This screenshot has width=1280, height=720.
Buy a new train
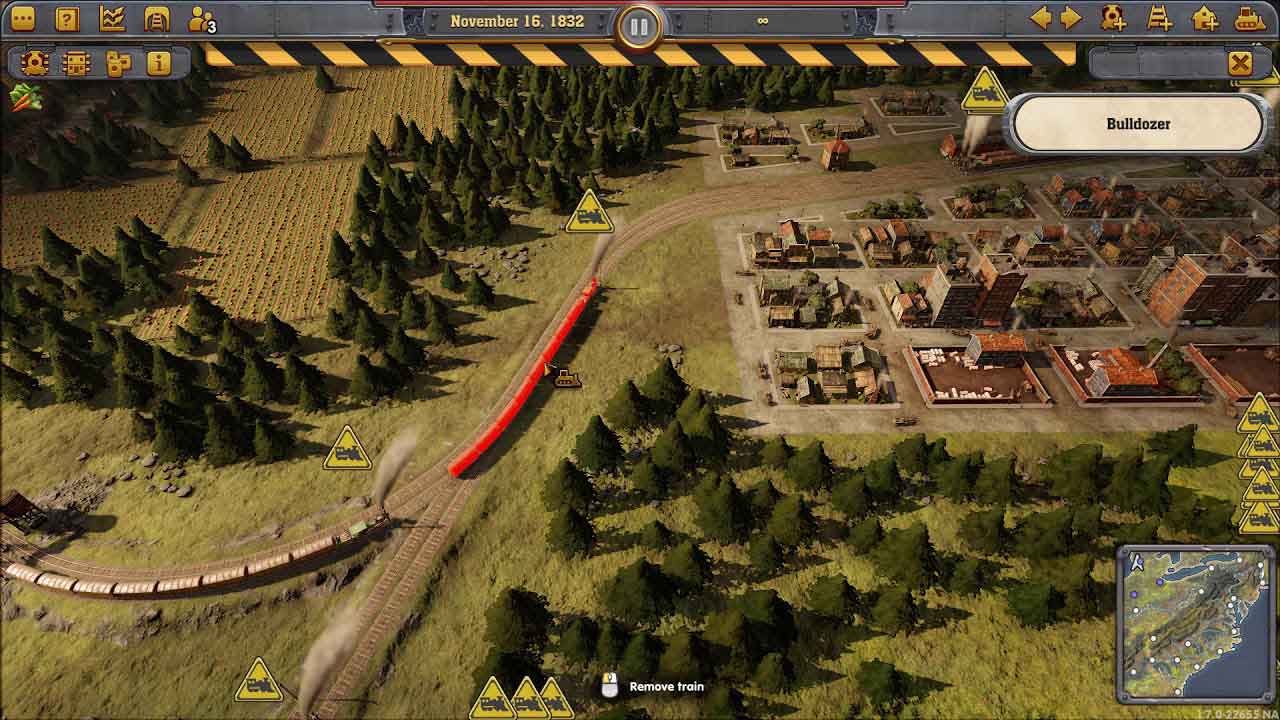coord(1113,18)
